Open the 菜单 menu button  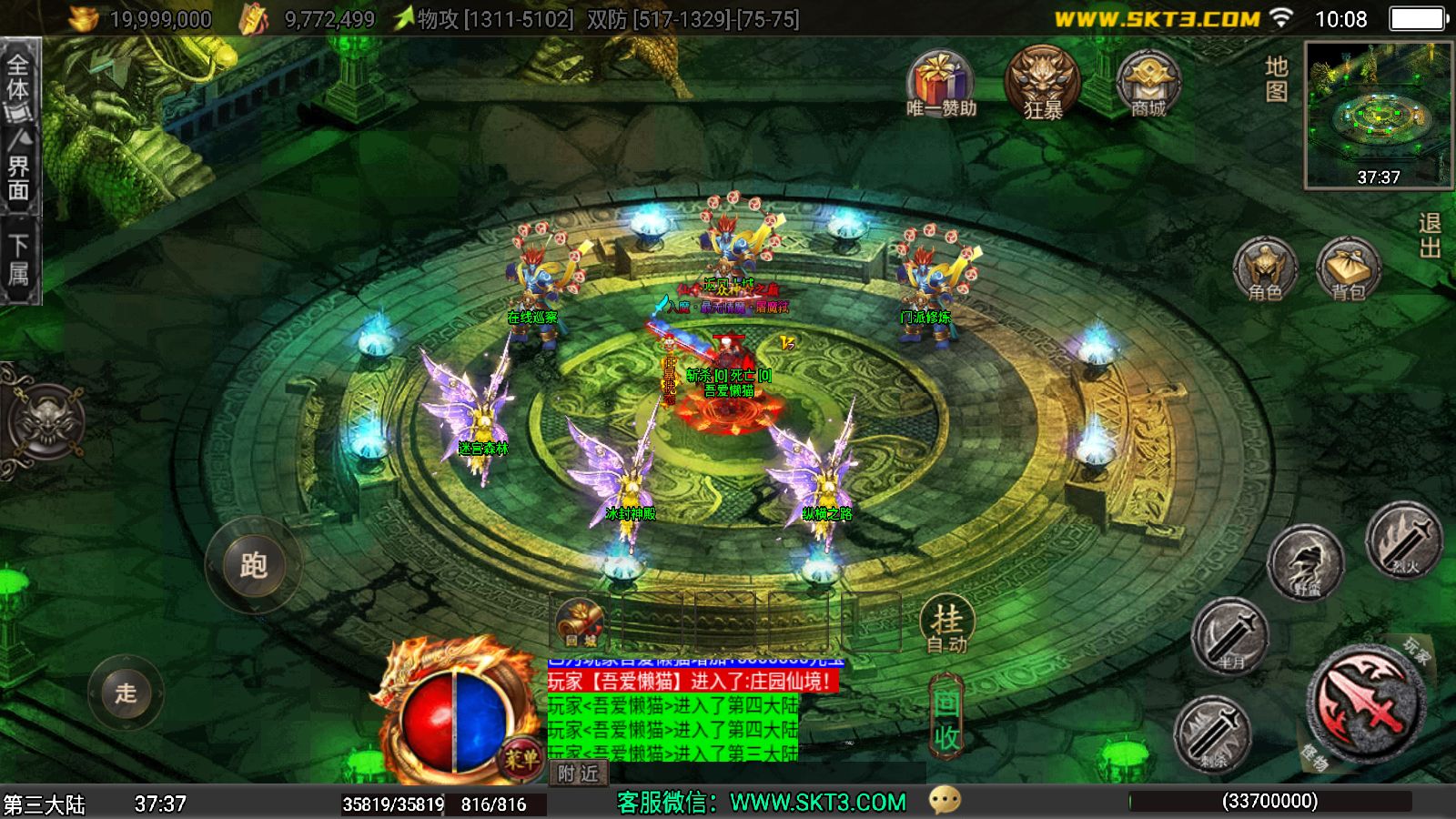click(521, 757)
